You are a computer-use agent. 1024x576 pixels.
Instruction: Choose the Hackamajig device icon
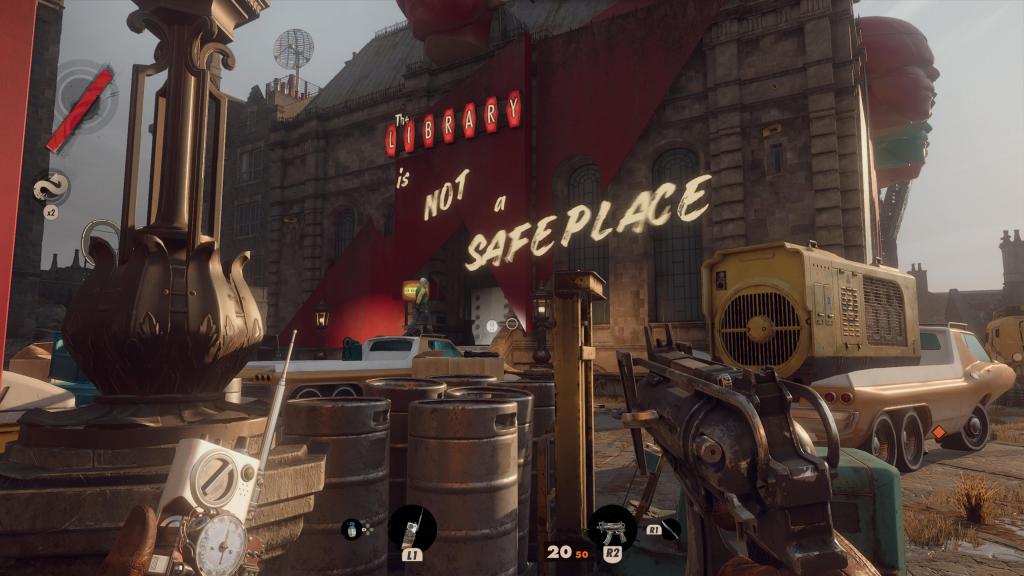411,525
